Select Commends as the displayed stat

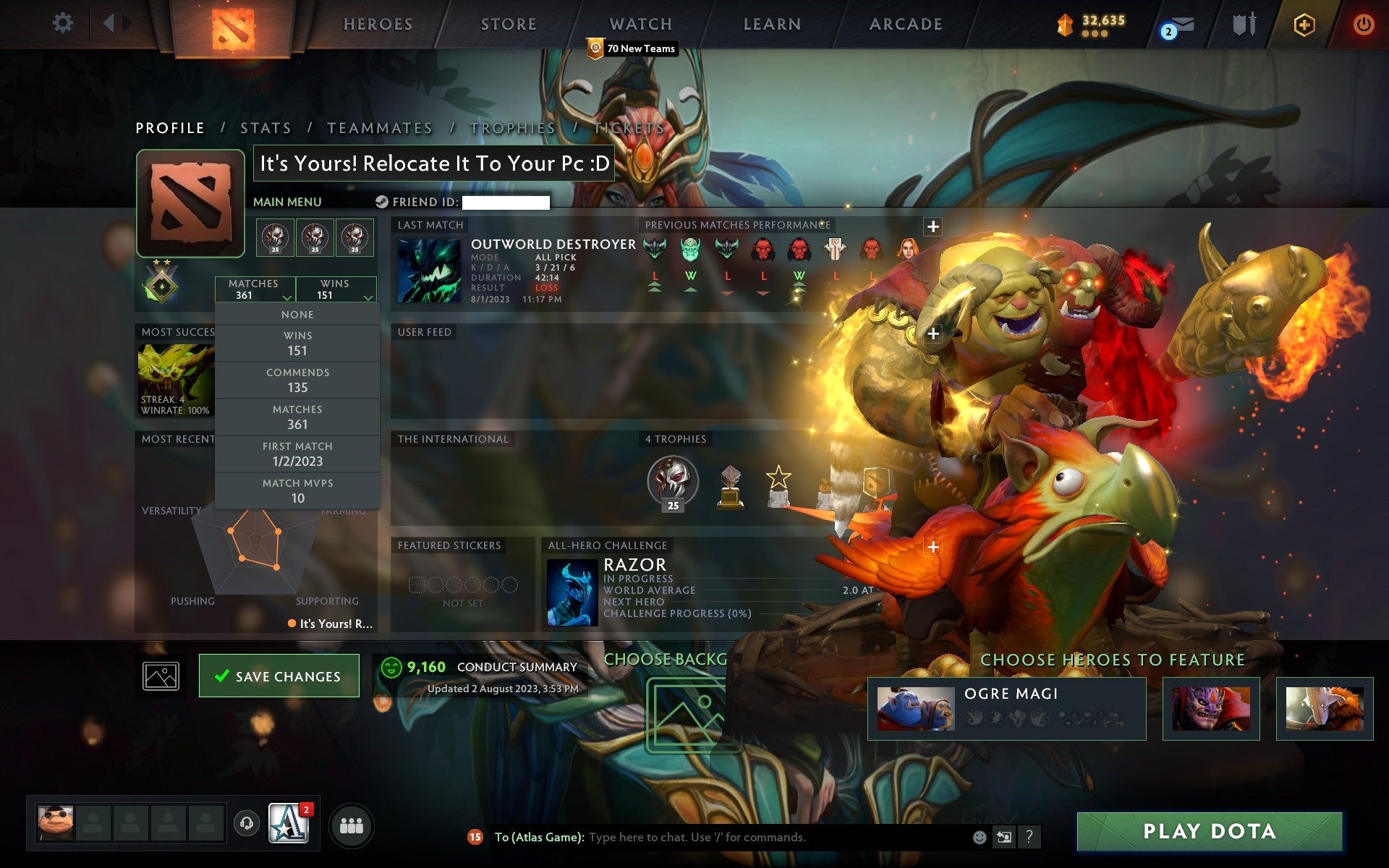point(297,380)
